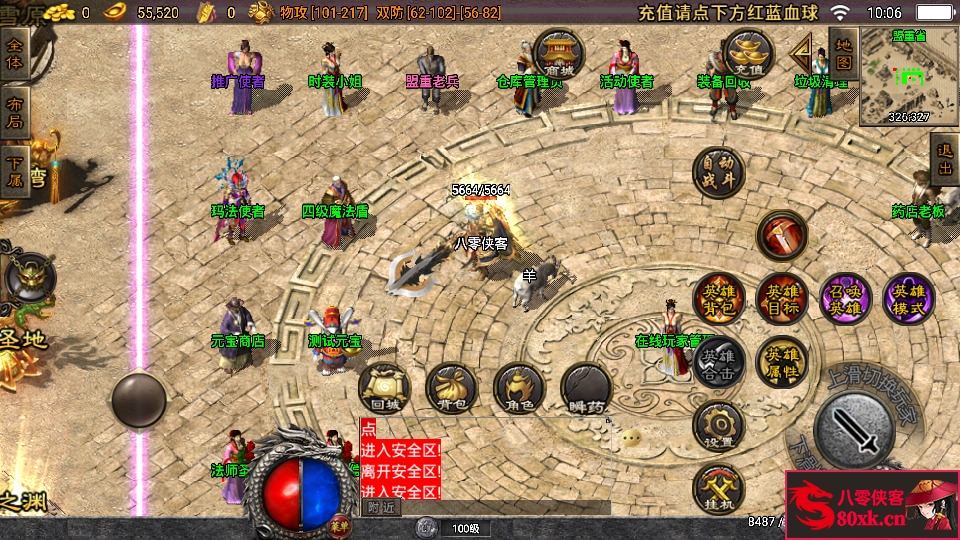
Task: Trigger the 英雄合击 combo attack
Action: tap(718, 362)
